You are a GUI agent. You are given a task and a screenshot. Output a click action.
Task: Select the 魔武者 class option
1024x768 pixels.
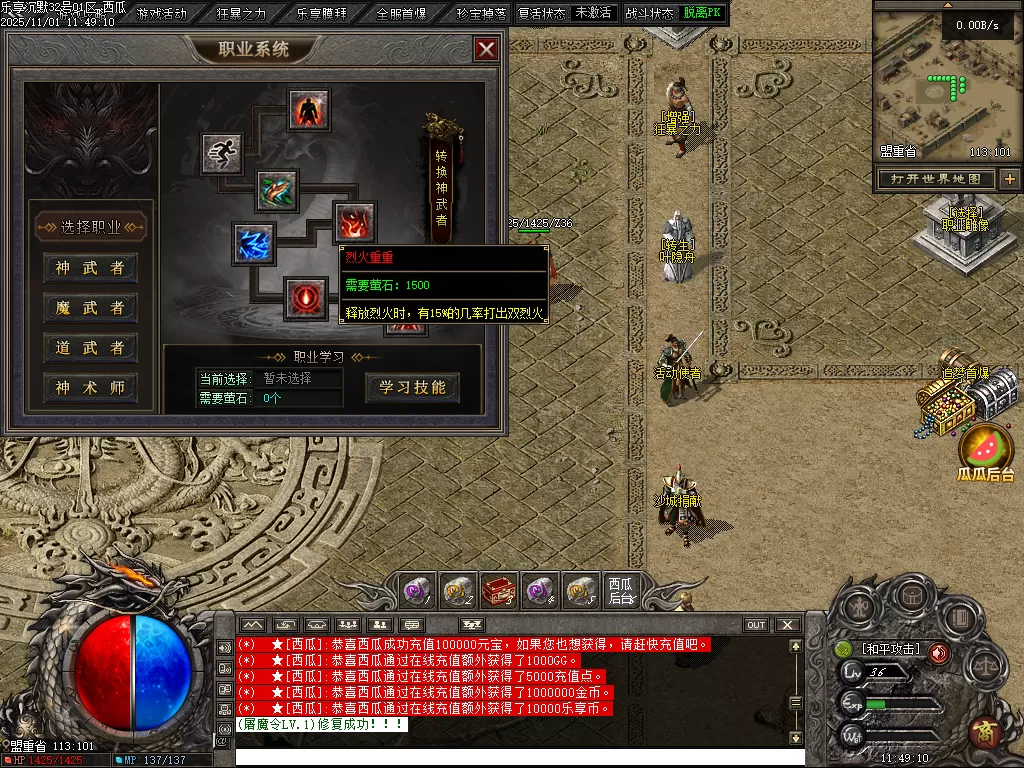click(x=90, y=308)
